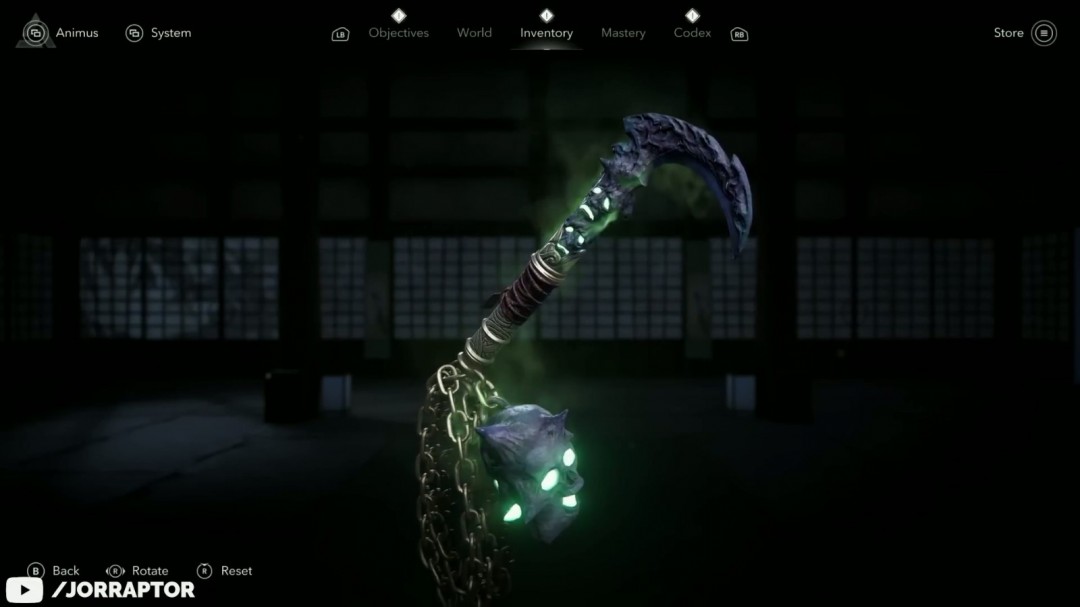Click the Rotate control label
This screenshot has width=1080, height=607.
(x=150, y=571)
